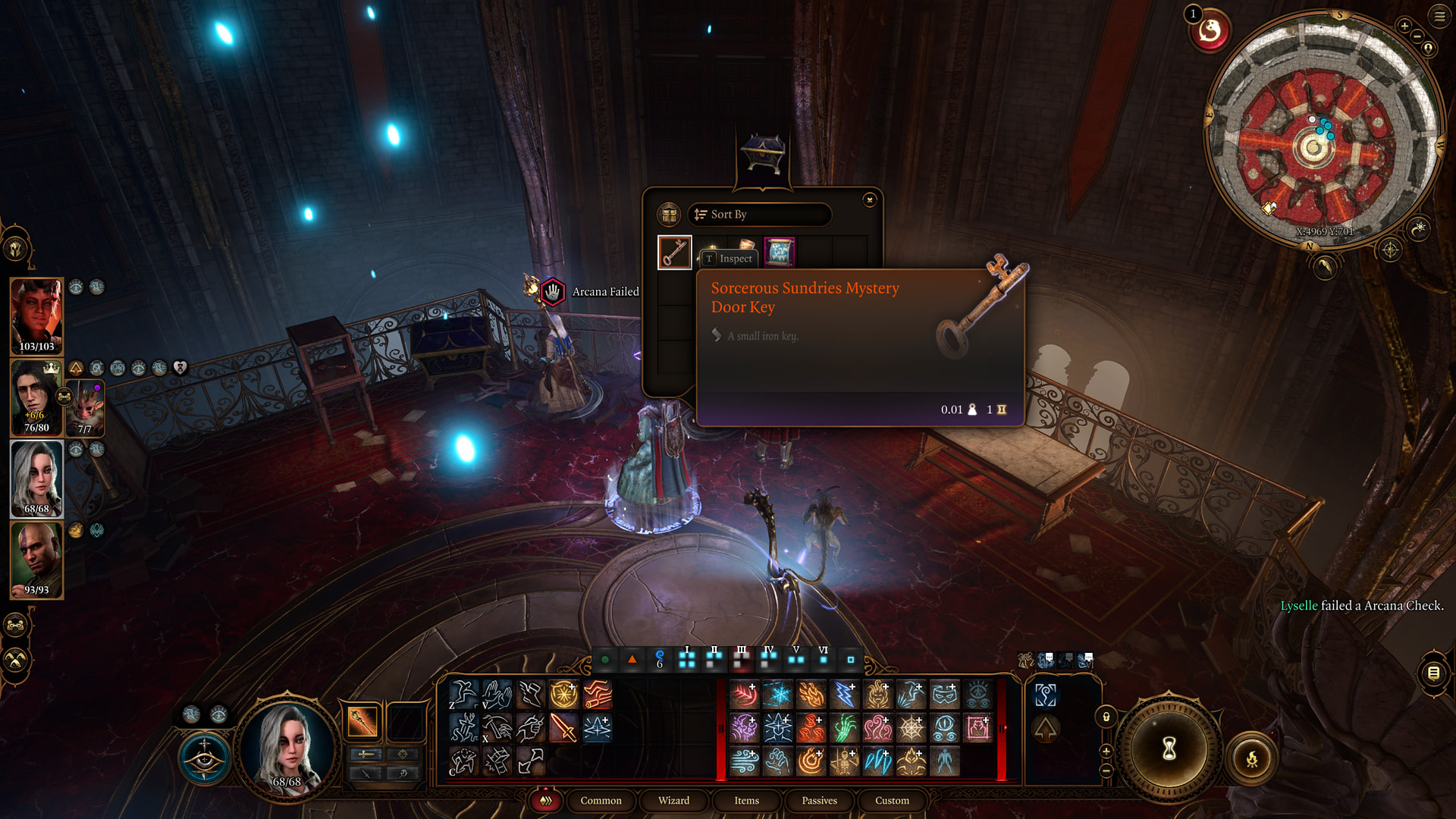This screenshot has width=1456, height=819.
Task: Switch to the Wizard hotbar tab
Action: pyautogui.click(x=673, y=800)
